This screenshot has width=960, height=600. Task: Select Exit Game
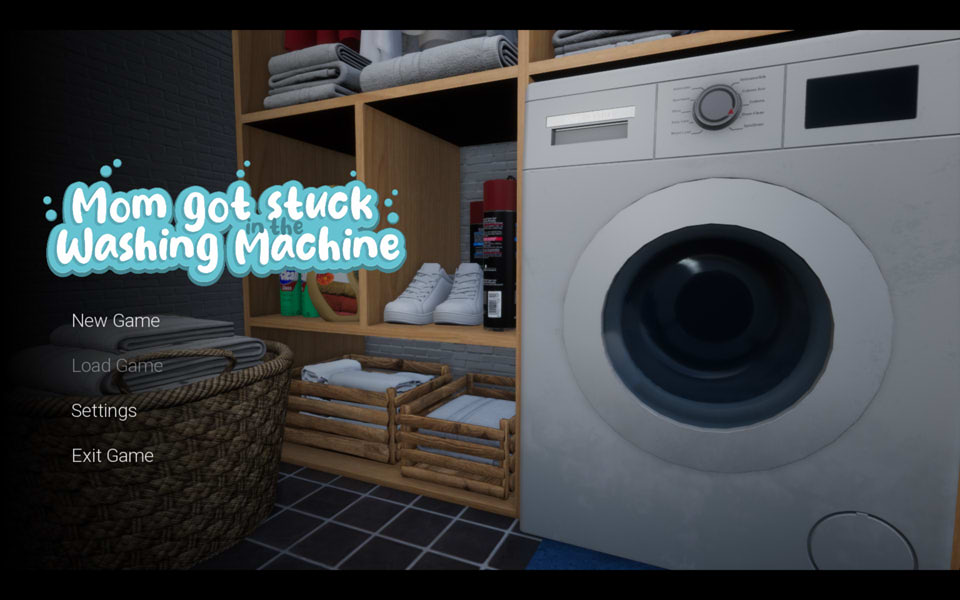pos(112,456)
